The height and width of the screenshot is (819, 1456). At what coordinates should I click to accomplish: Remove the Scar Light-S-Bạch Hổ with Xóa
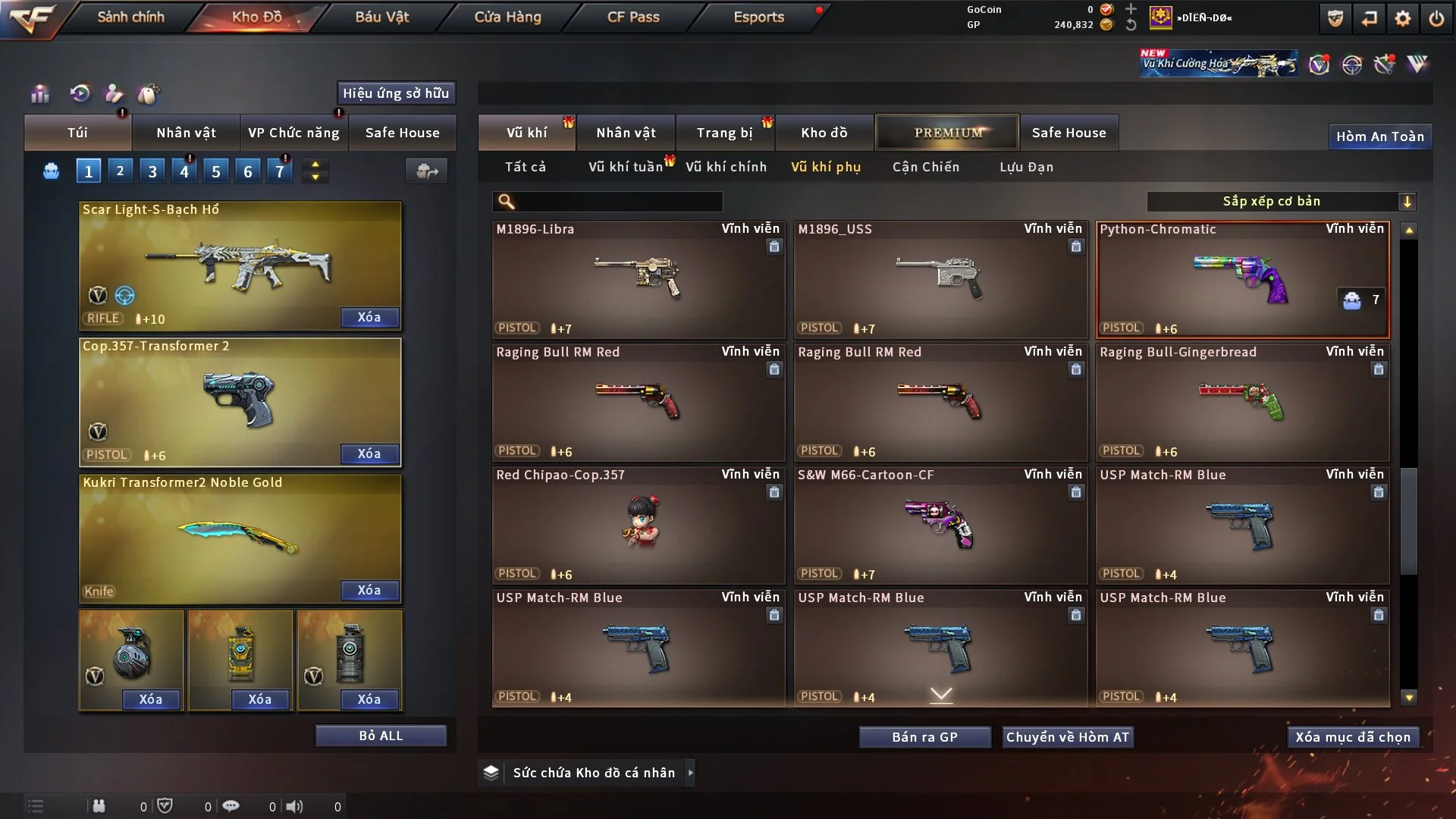click(369, 317)
